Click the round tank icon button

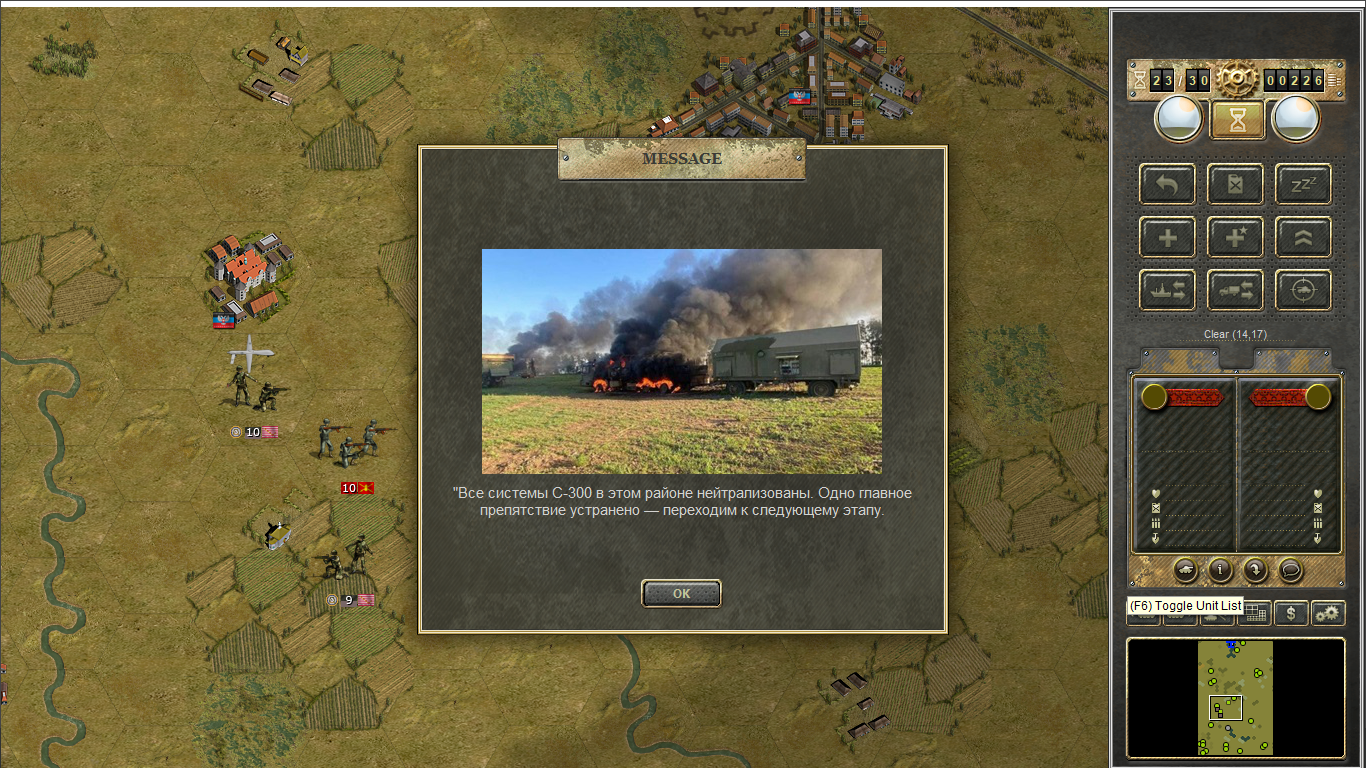[1185, 570]
